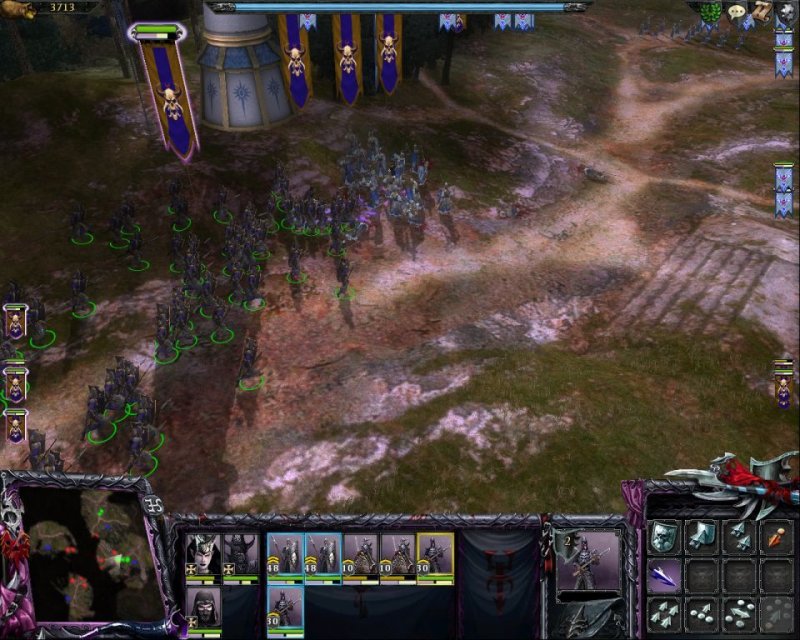Click the orange flame command icon
Image resolution: width=800 pixels, height=640 pixels.
point(776,537)
